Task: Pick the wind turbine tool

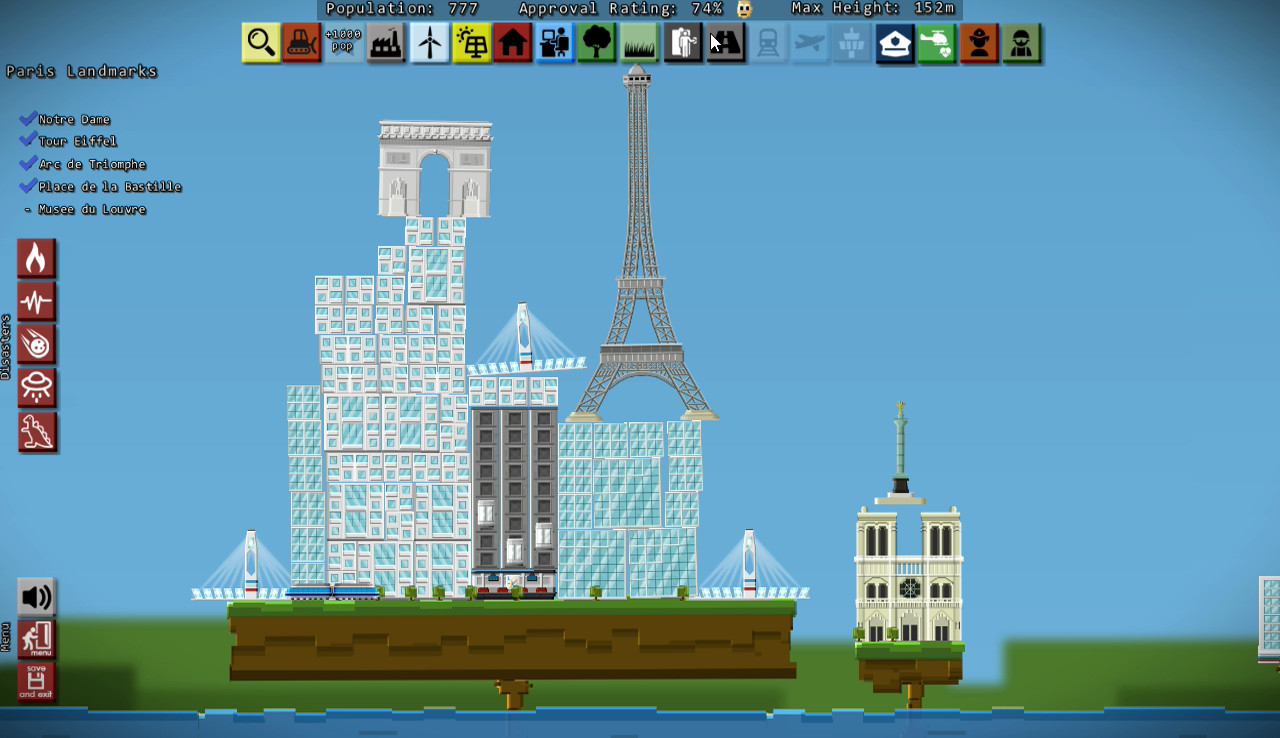Action: [429, 42]
